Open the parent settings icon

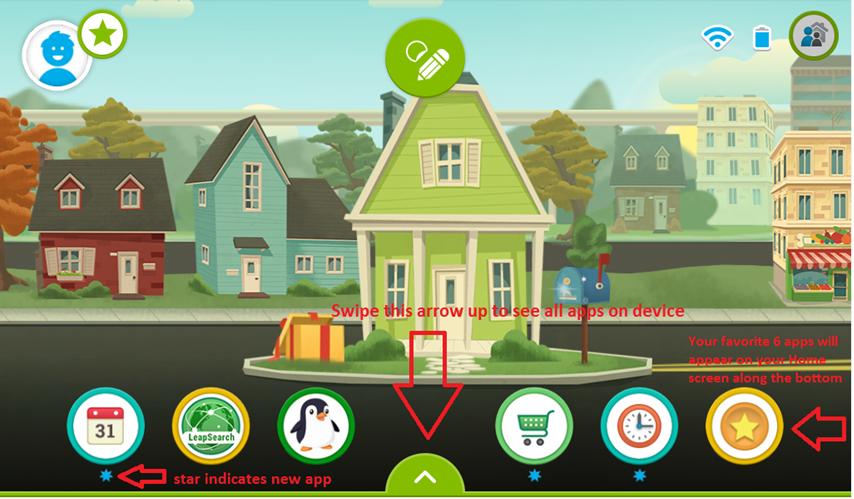click(813, 37)
